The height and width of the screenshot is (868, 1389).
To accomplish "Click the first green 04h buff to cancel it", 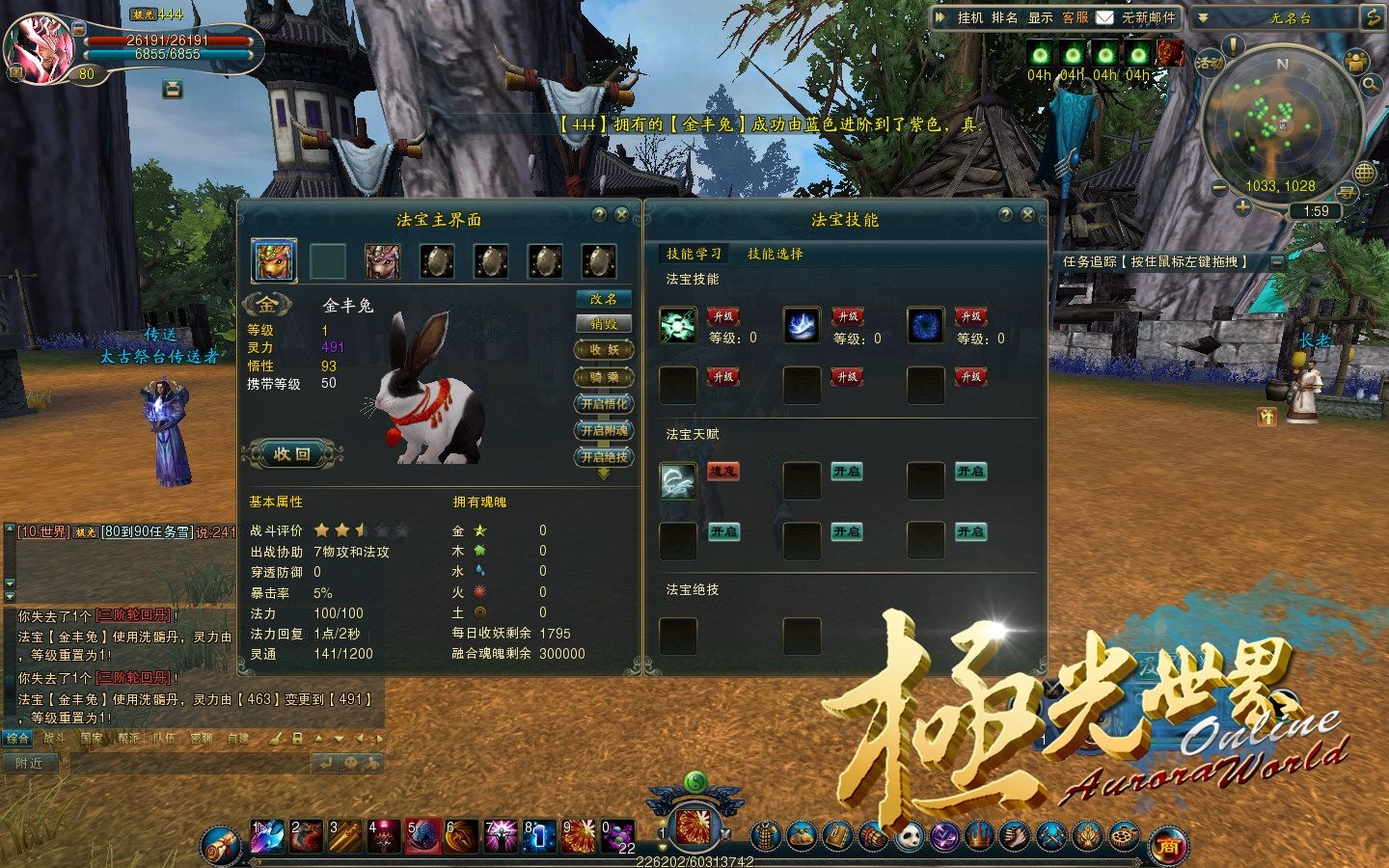I will pyautogui.click(x=1039, y=55).
